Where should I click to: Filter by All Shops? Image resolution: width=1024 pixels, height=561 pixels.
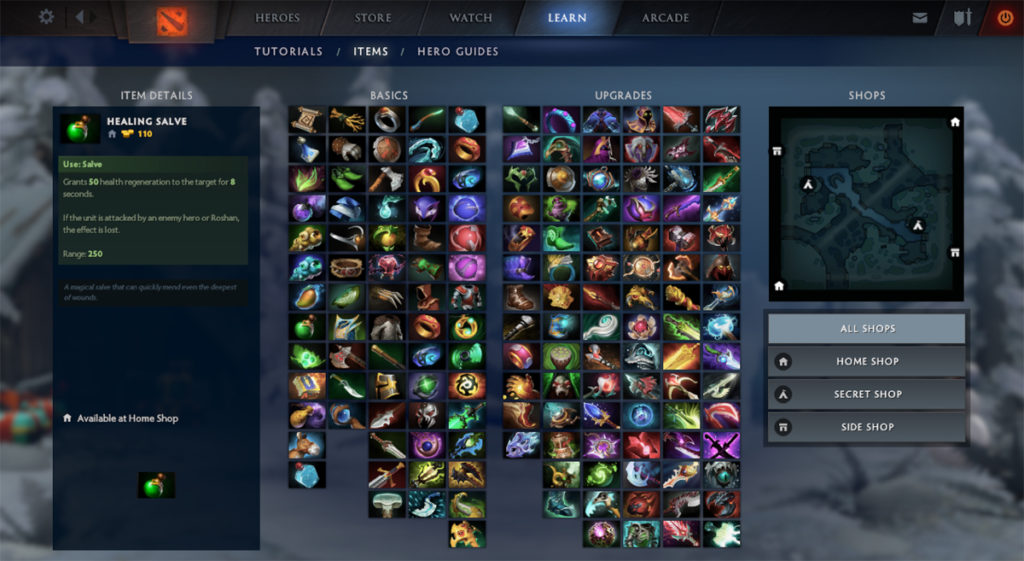coord(867,329)
